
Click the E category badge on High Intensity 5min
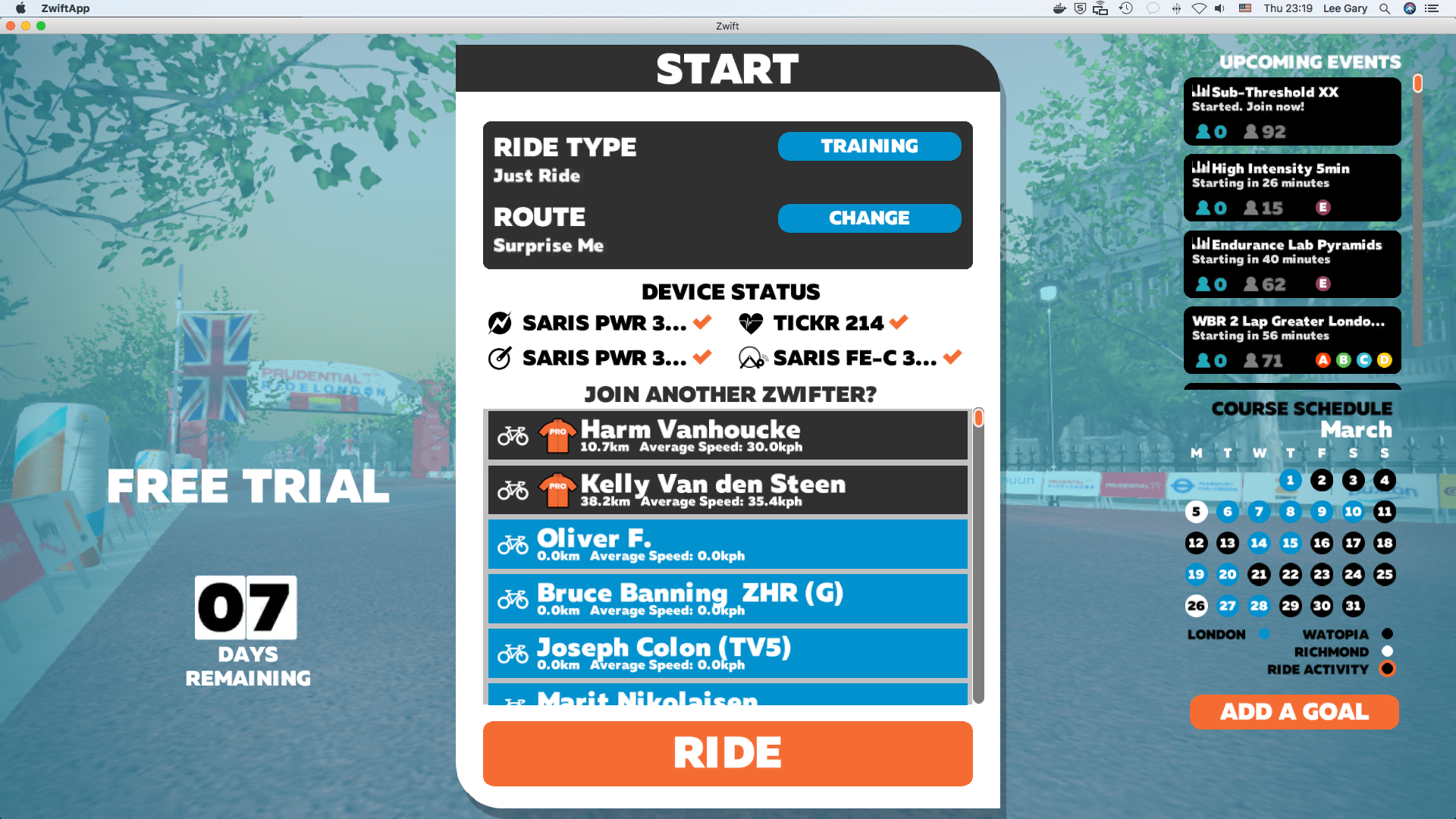(x=1324, y=207)
